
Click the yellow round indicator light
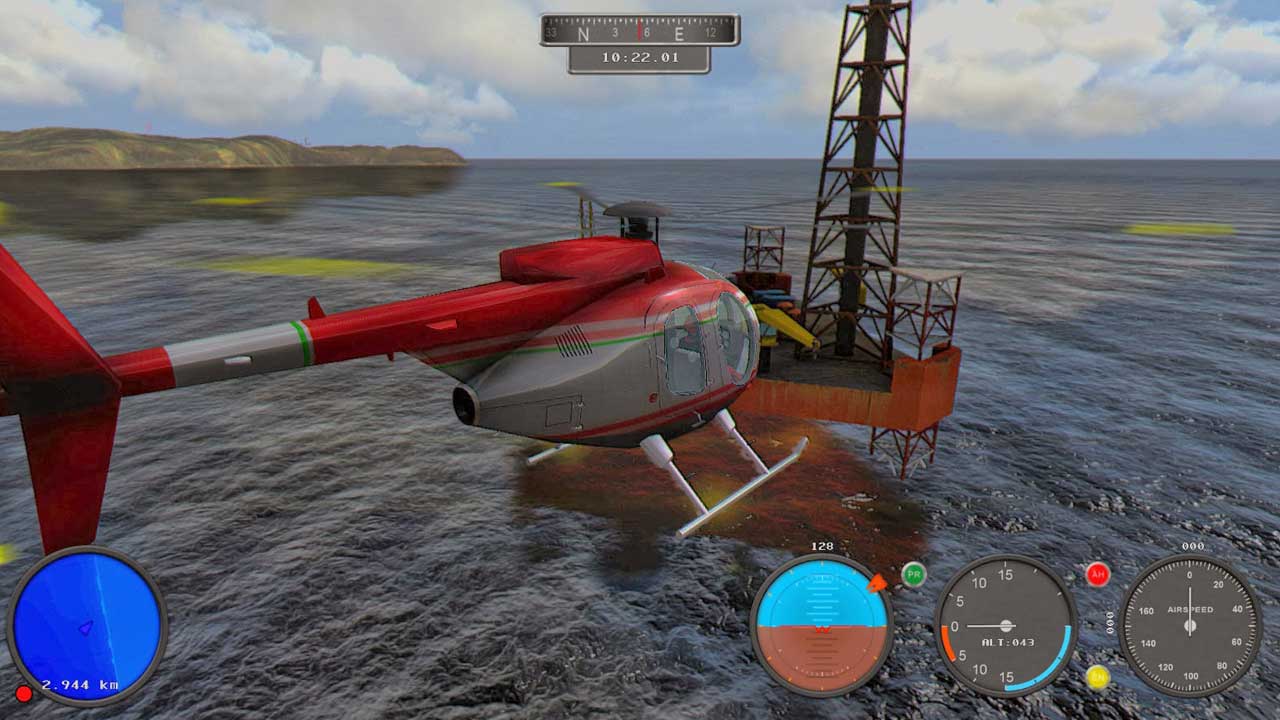(x=1098, y=677)
